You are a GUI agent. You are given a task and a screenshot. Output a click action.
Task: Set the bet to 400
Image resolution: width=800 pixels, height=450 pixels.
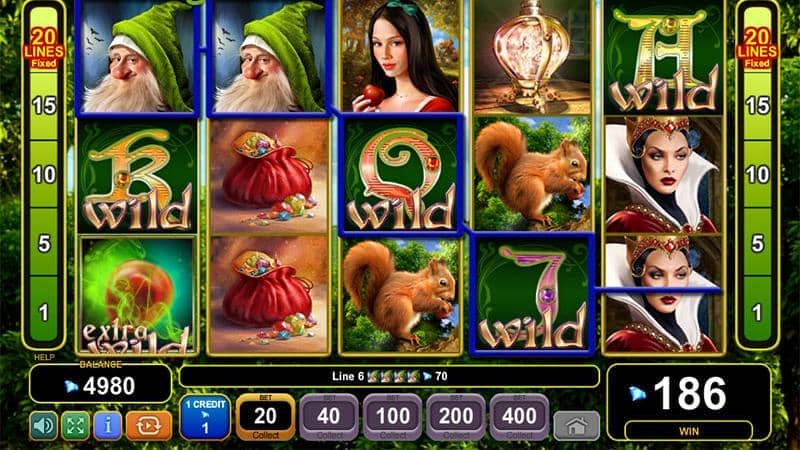[x=518, y=417]
